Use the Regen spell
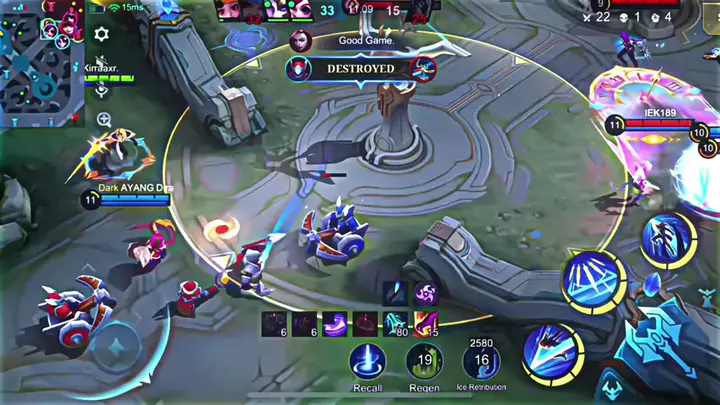The image size is (720, 405). tap(424, 361)
